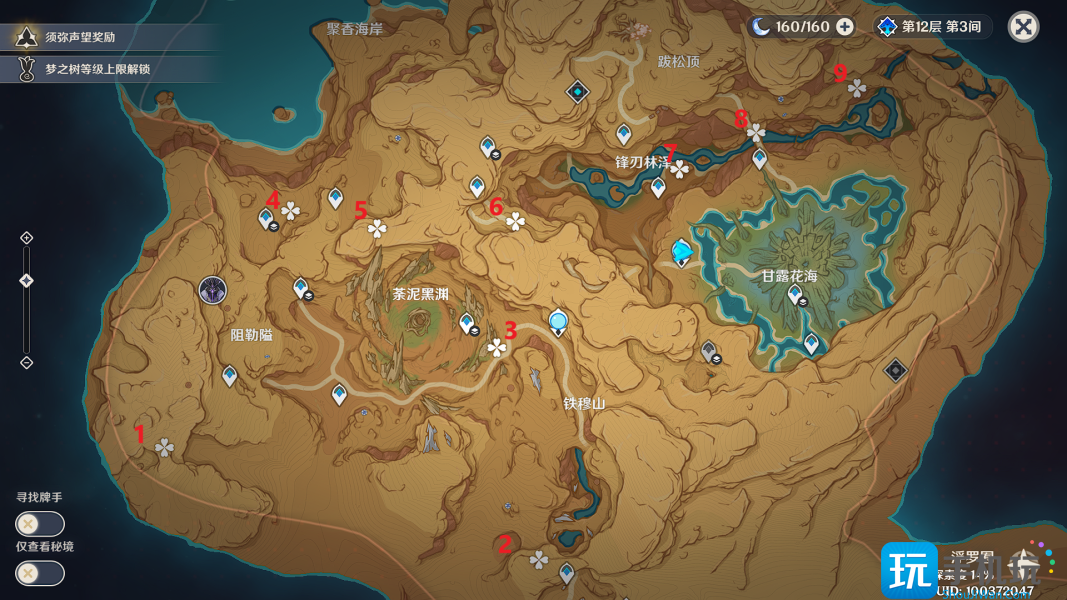Click the teleport waypoint inside 甘露花海
Image resolution: width=1067 pixels, height=600 pixels.
click(x=795, y=294)
